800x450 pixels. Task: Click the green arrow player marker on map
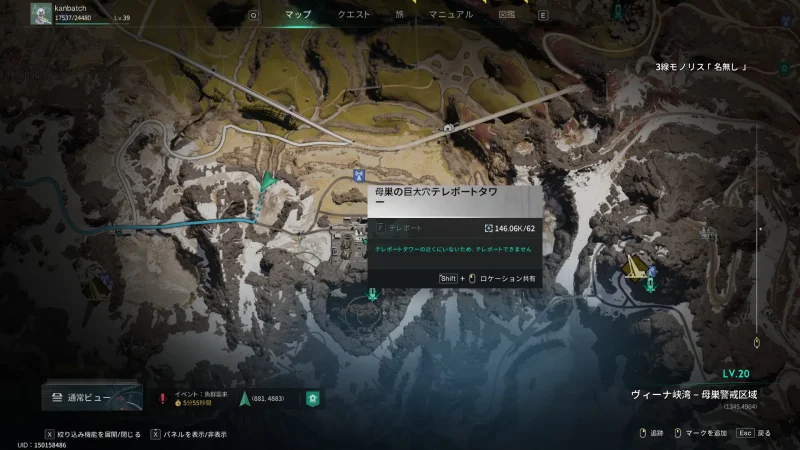pyautogui.click(x=266, y=181)
